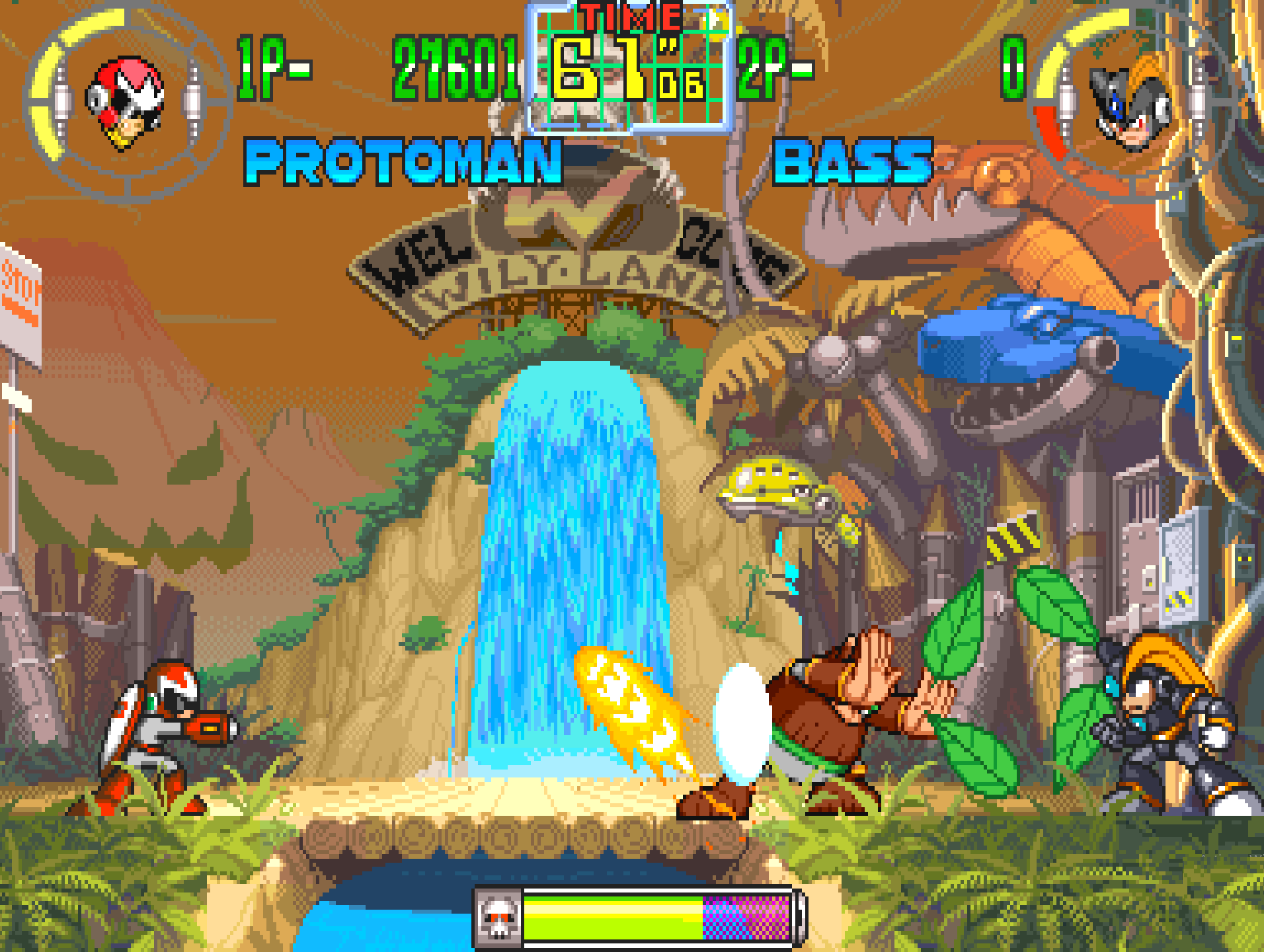This screenshot has width=1264, height=952.
Task: Click the Protoman helmet portrait
Action: click(125, 102)
